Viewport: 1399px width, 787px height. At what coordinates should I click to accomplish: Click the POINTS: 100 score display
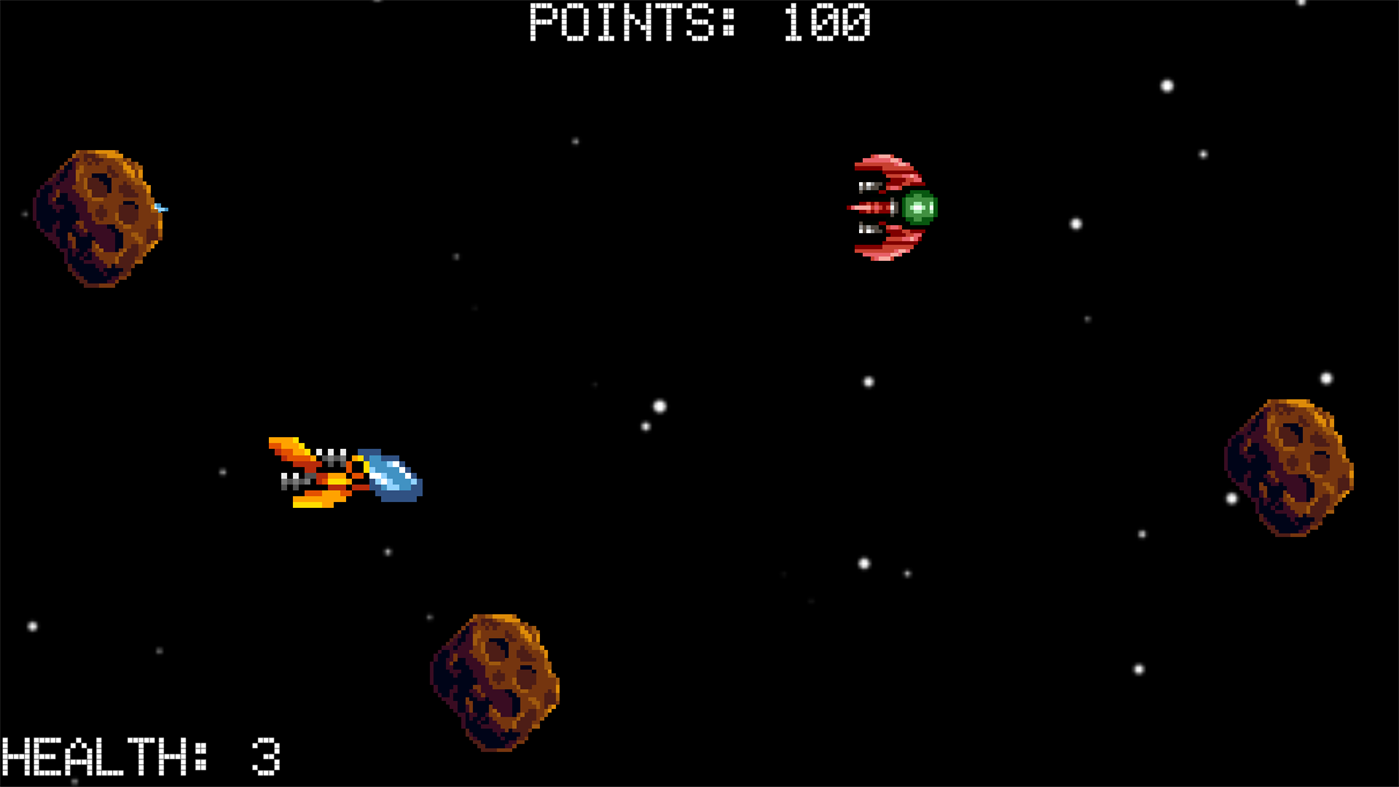(x=698, y=22)
